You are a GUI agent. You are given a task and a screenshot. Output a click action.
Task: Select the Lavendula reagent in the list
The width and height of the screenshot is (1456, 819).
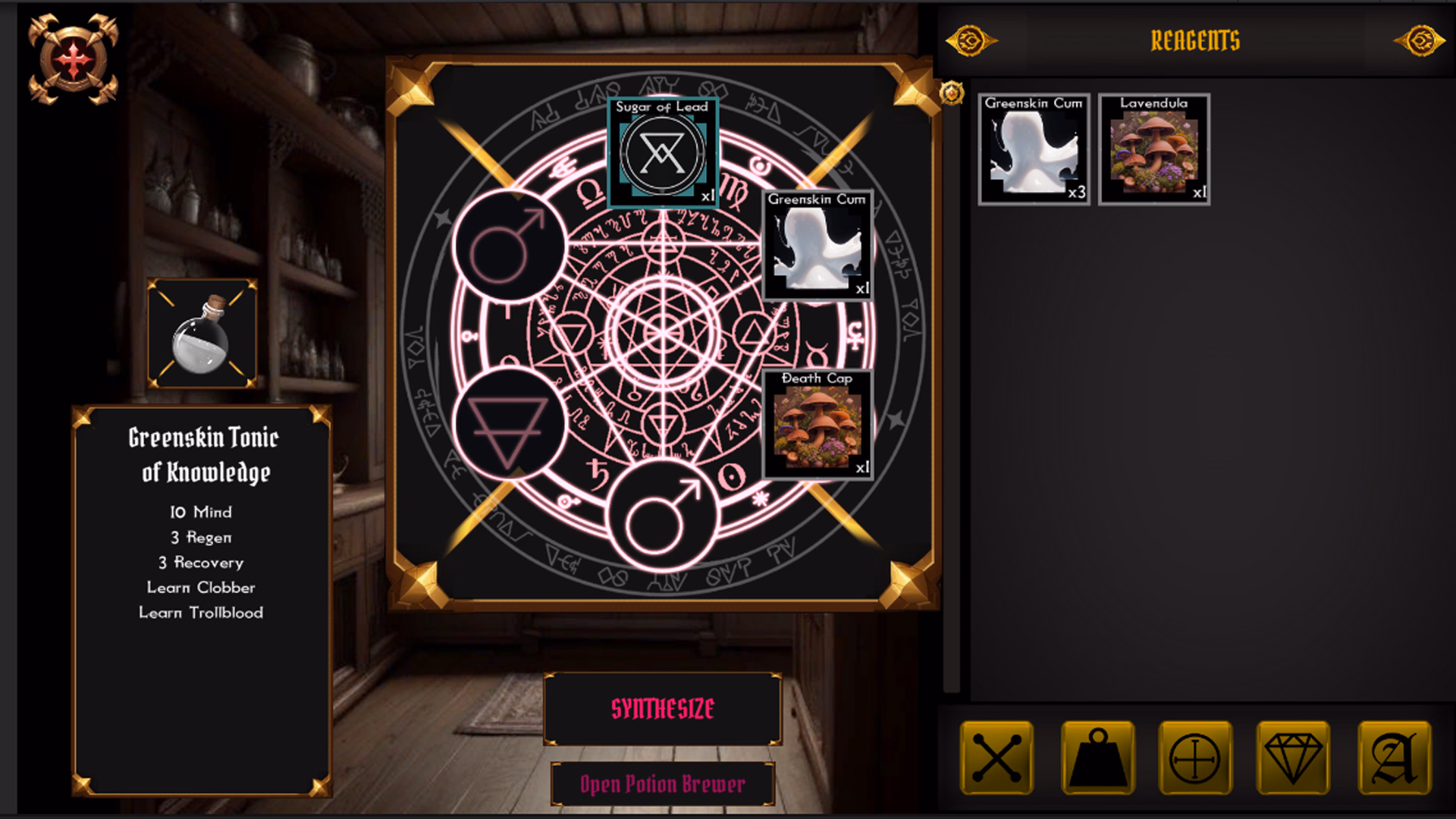(1153, 149)
